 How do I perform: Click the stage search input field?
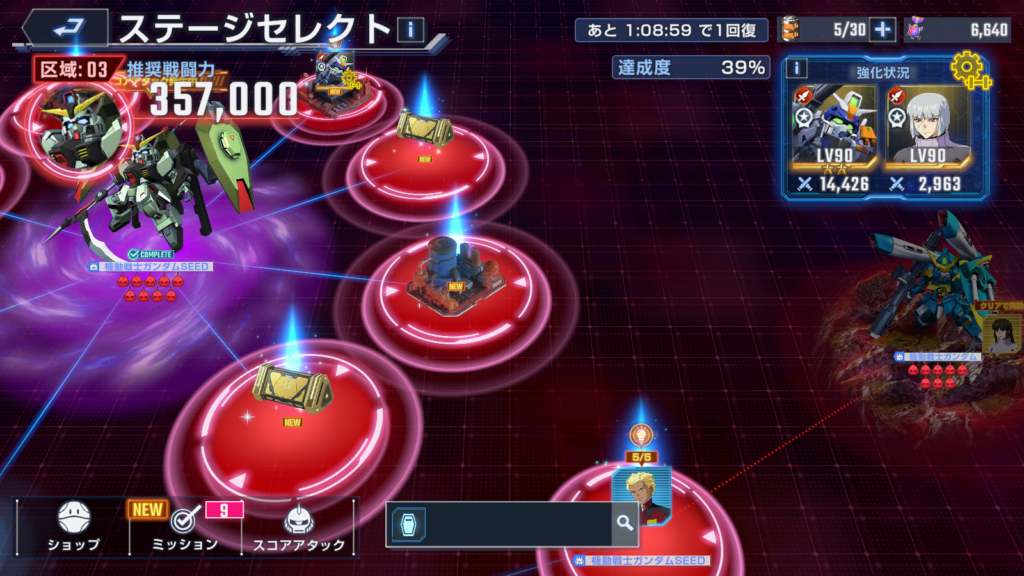click(510, 523)
